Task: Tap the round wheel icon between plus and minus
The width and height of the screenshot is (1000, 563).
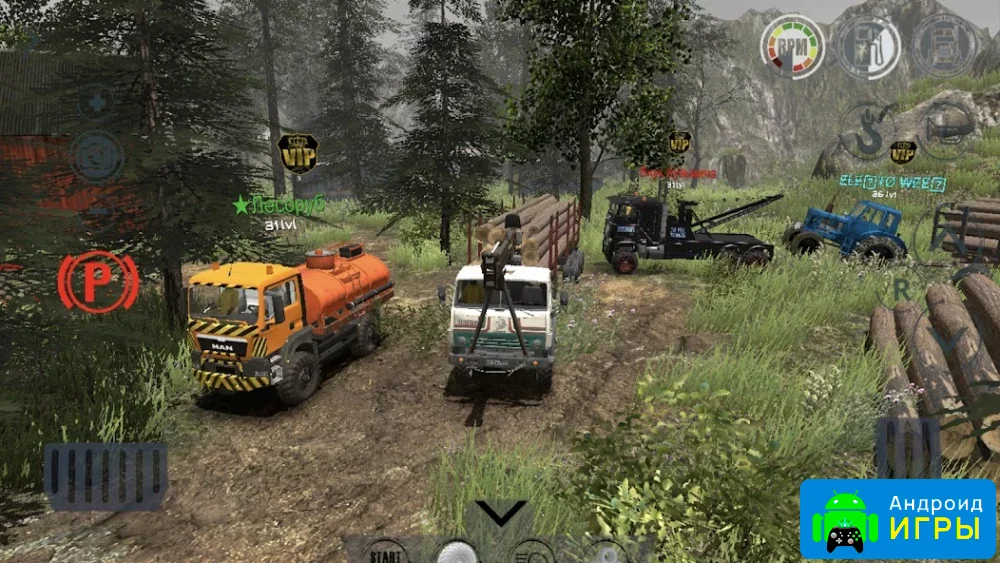Action: click(97, 157)
